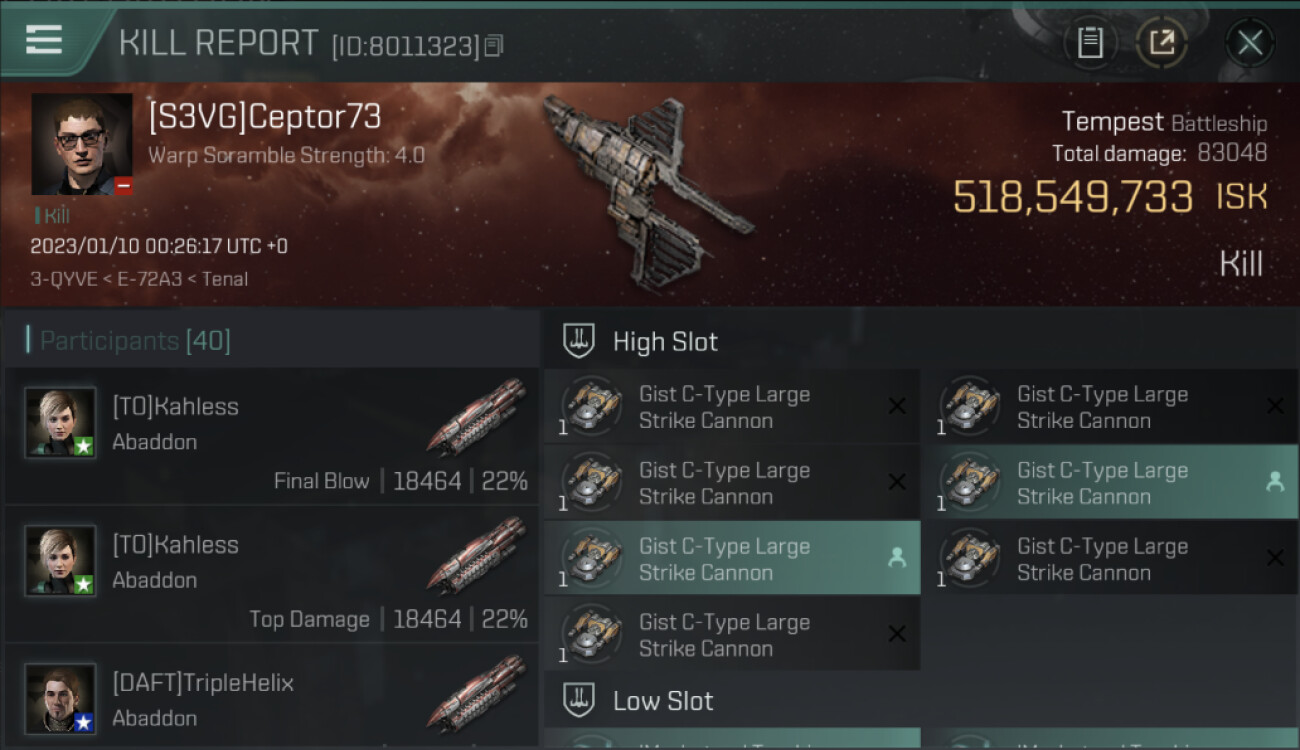Copy the kill report ID
The image size is (1300, 750).
point(494,45)
